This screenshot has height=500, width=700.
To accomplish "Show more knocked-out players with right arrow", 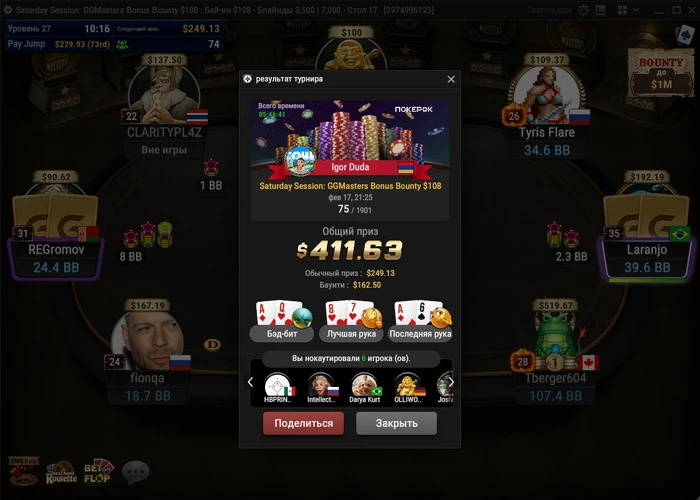I will 451,382.
